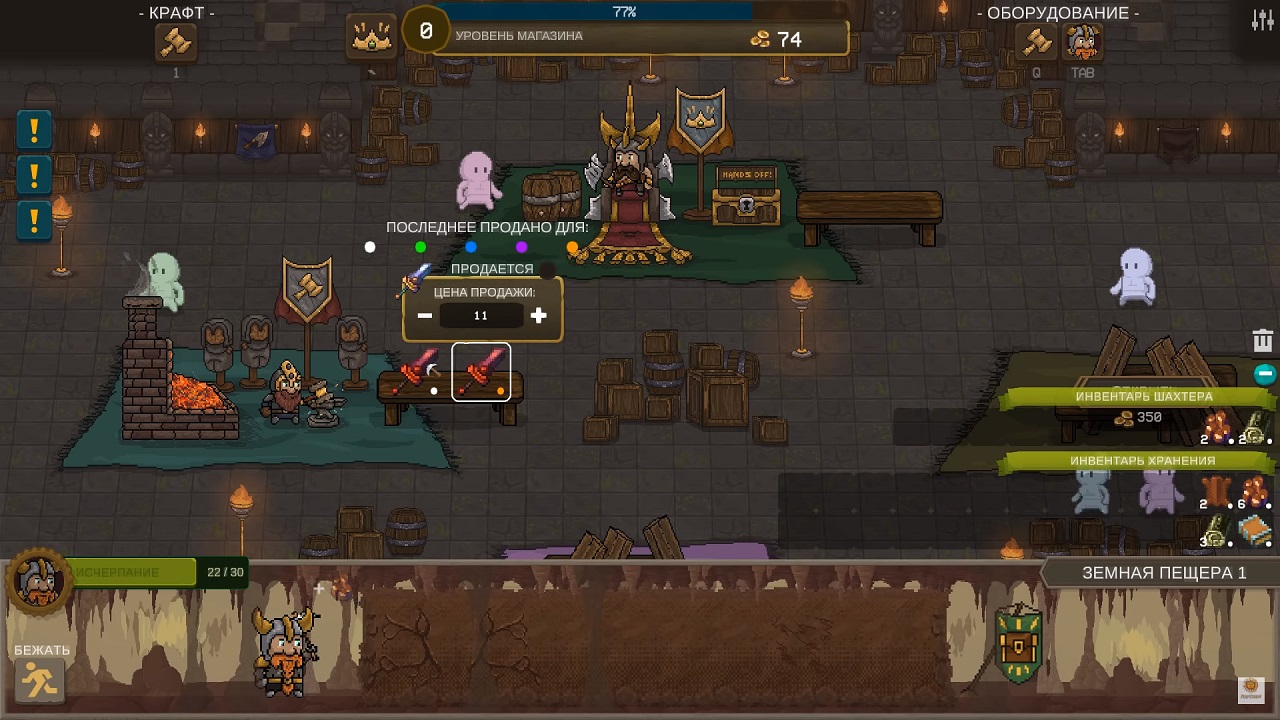This screenshot has height=720, width=1280.
Task: Click the Бежать running man button
Action: pyautogui.click(x=41, y=681)
